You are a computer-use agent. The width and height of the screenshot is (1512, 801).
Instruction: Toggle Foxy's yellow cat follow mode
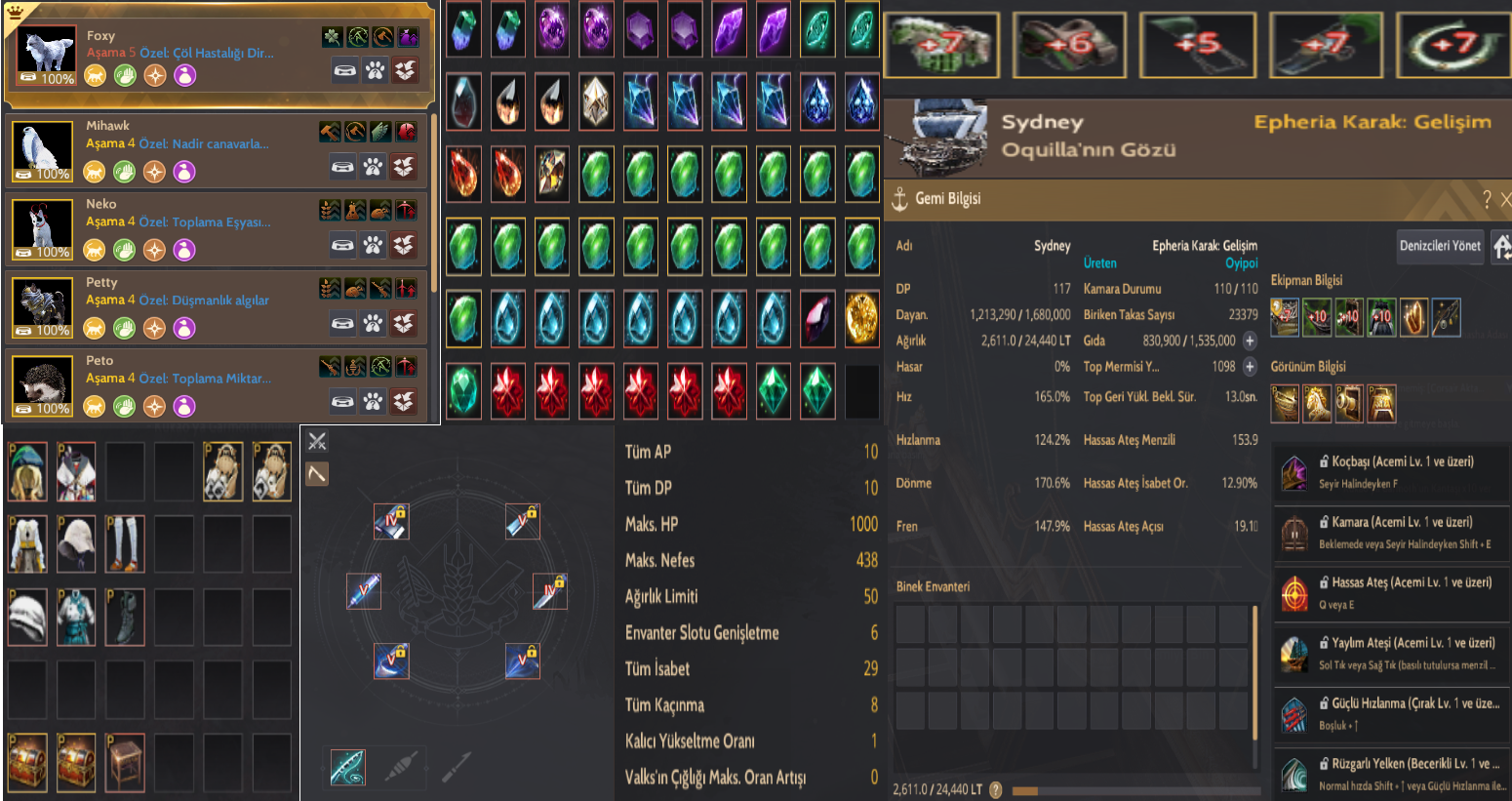[95, 75]
